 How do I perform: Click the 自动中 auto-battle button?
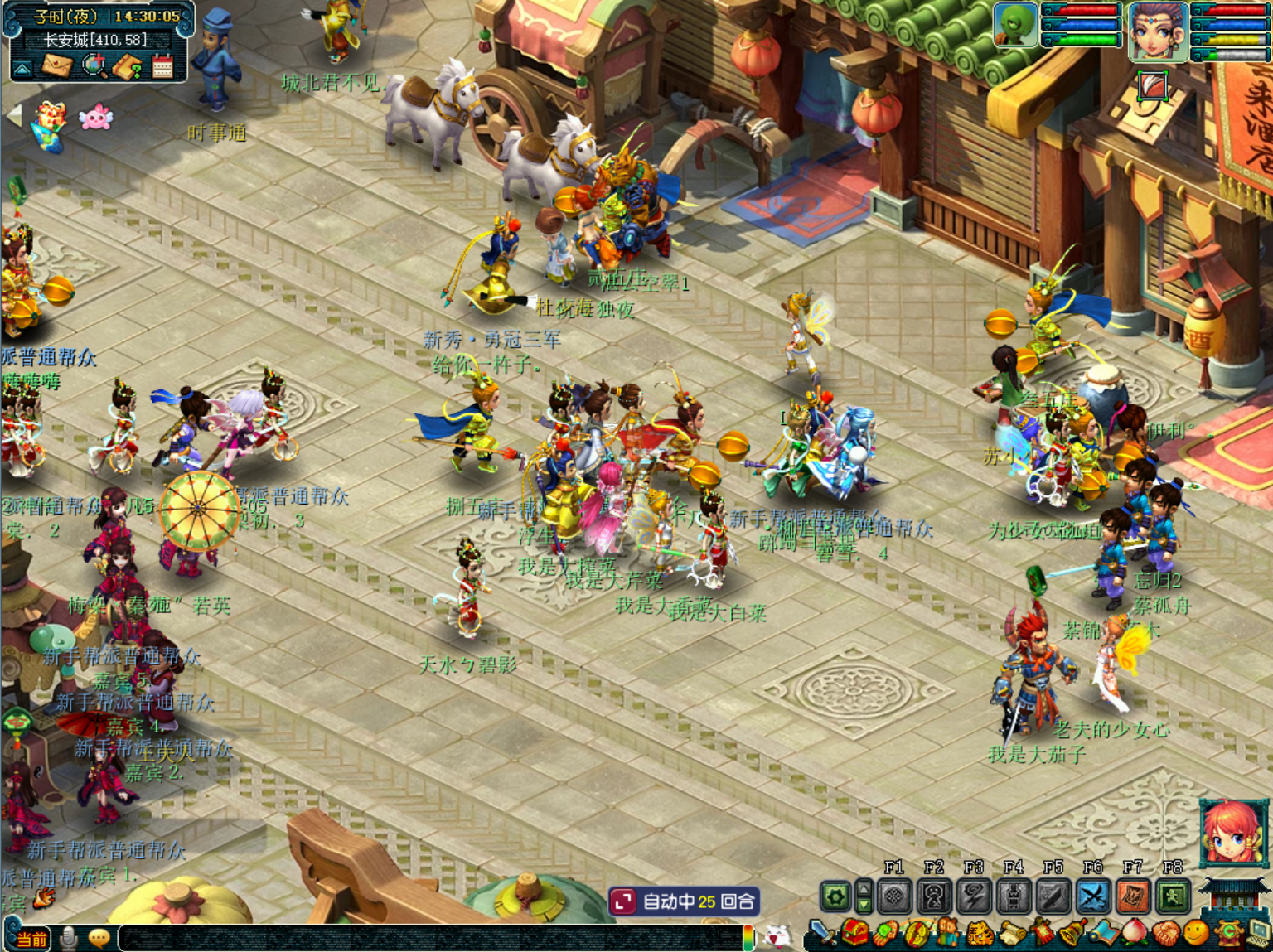685,901
